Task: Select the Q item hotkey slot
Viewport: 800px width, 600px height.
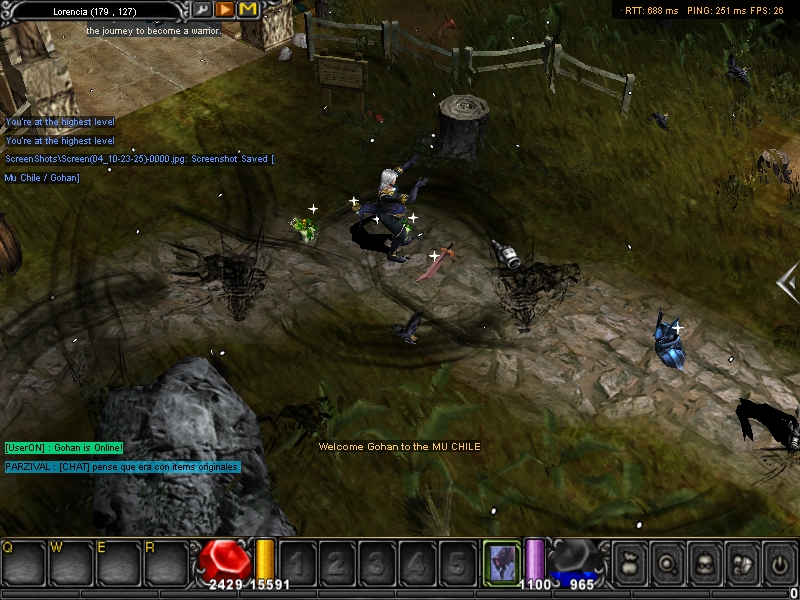Action: coord(24,563)
